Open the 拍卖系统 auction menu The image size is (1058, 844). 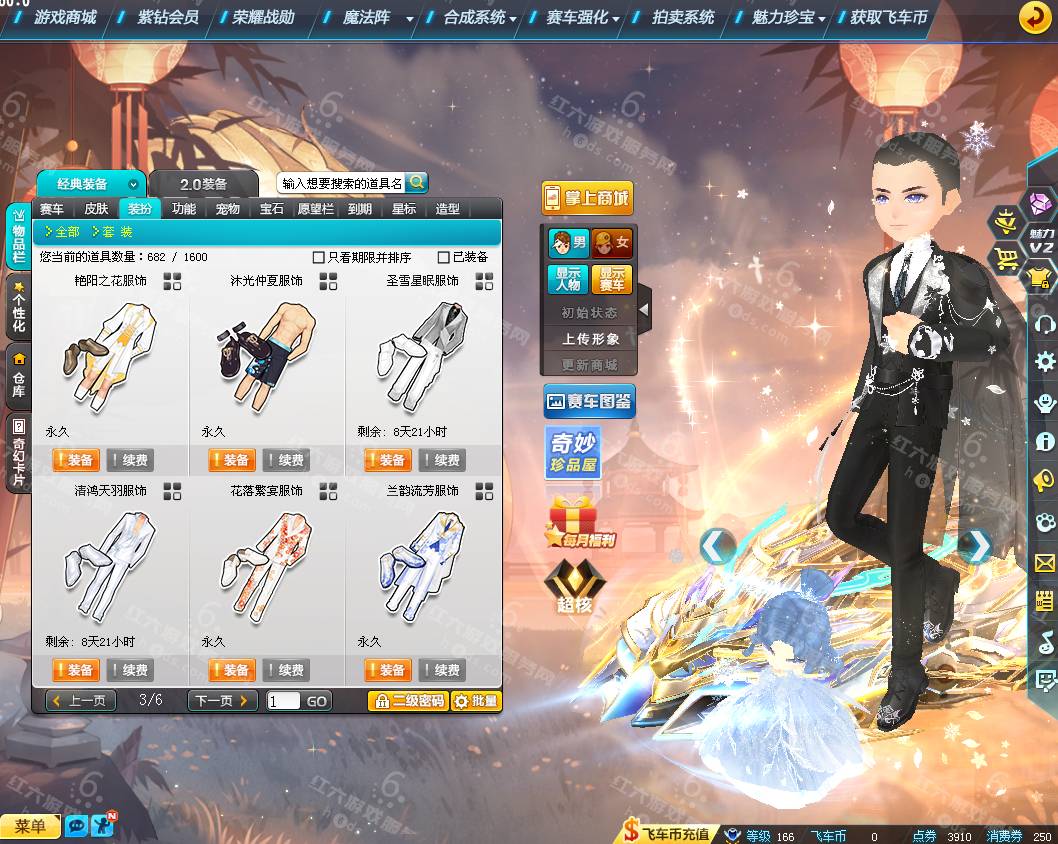682,17
